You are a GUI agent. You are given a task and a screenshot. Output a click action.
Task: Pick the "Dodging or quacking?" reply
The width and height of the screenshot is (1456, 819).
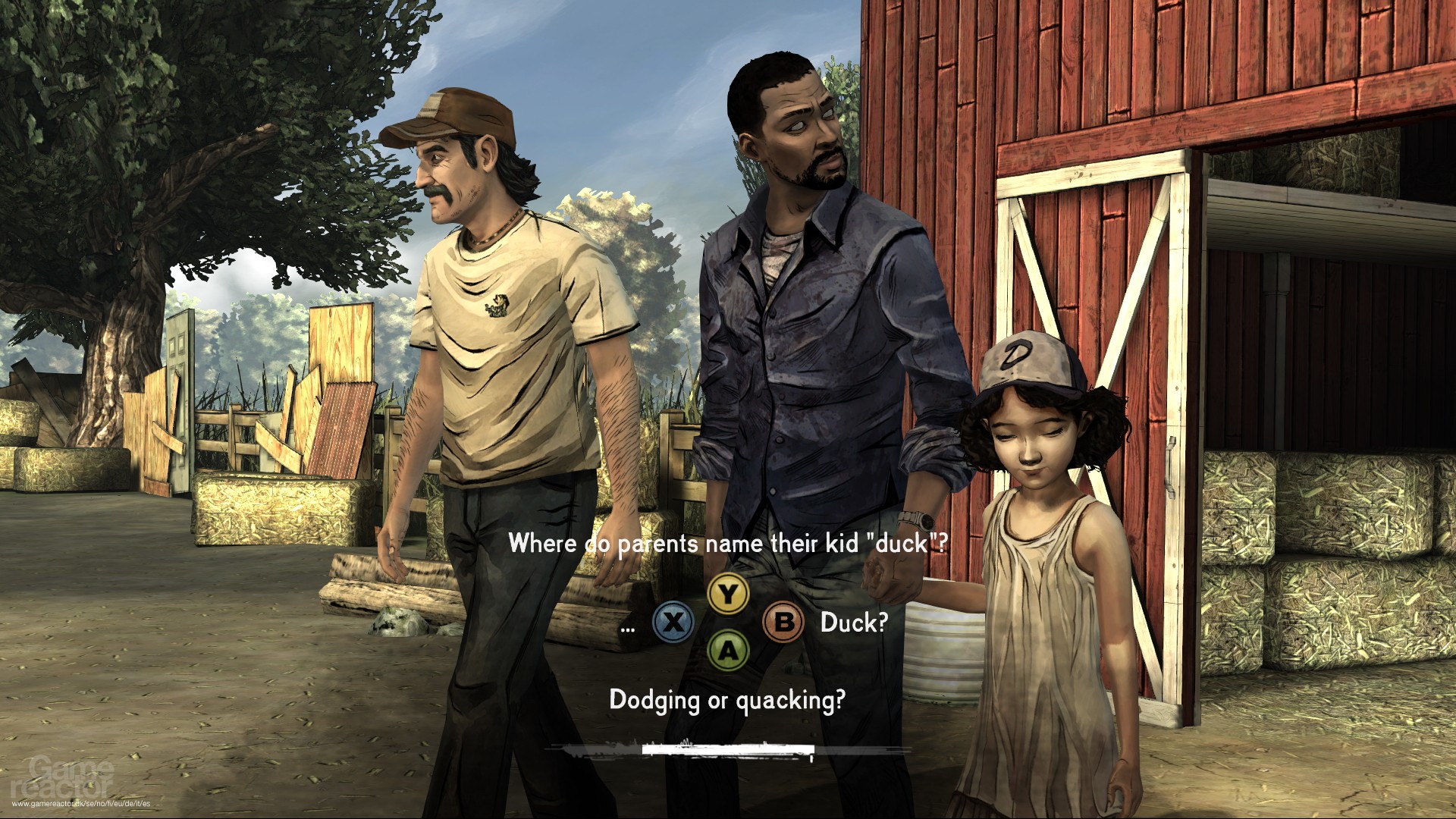tap(727, 700)
